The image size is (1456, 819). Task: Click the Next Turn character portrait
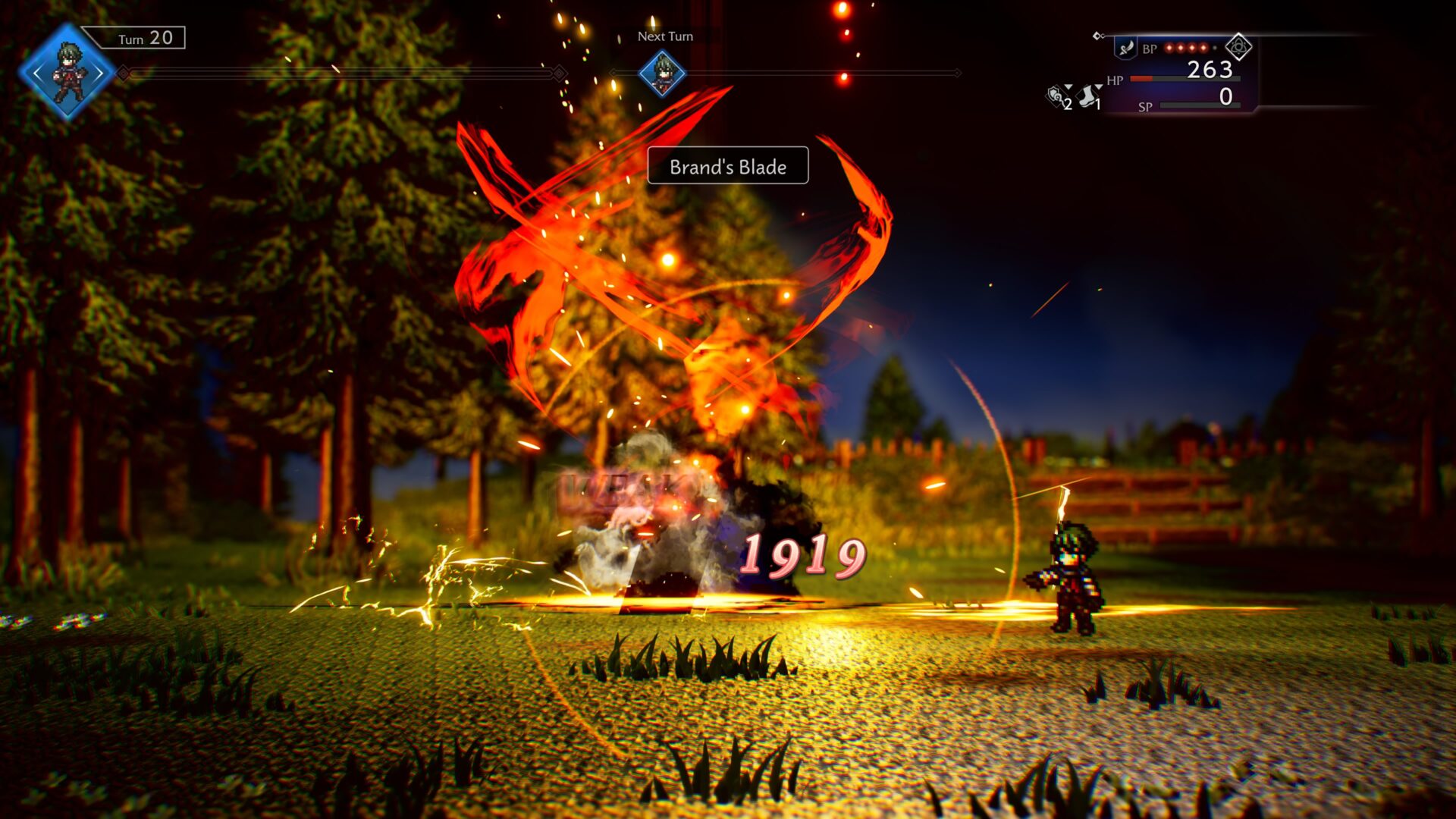[x=662, y=74]
